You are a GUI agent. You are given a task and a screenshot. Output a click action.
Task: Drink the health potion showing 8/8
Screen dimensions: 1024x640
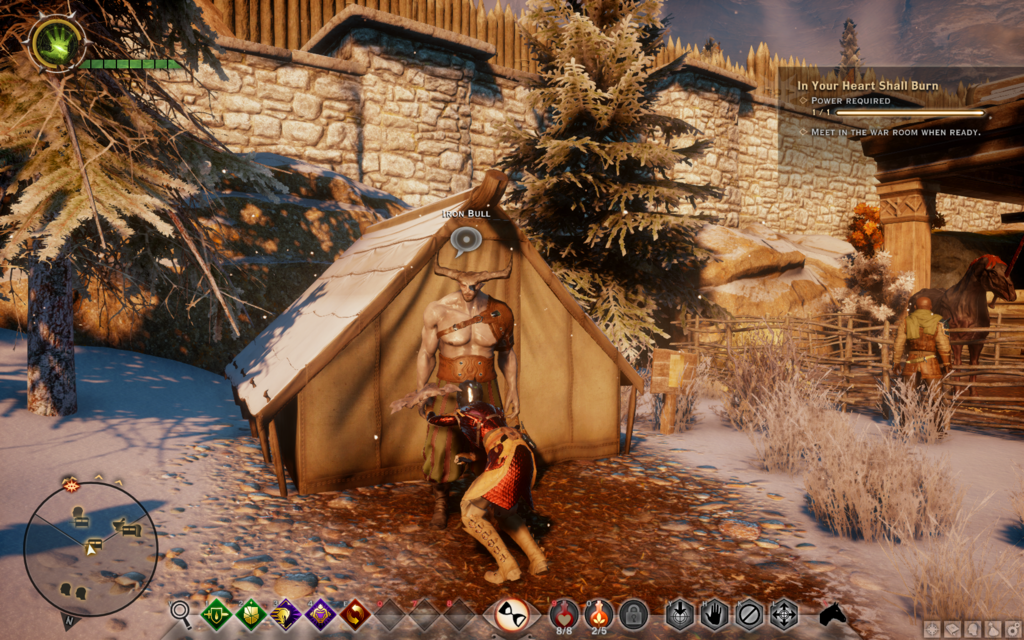tap(565, 613)
